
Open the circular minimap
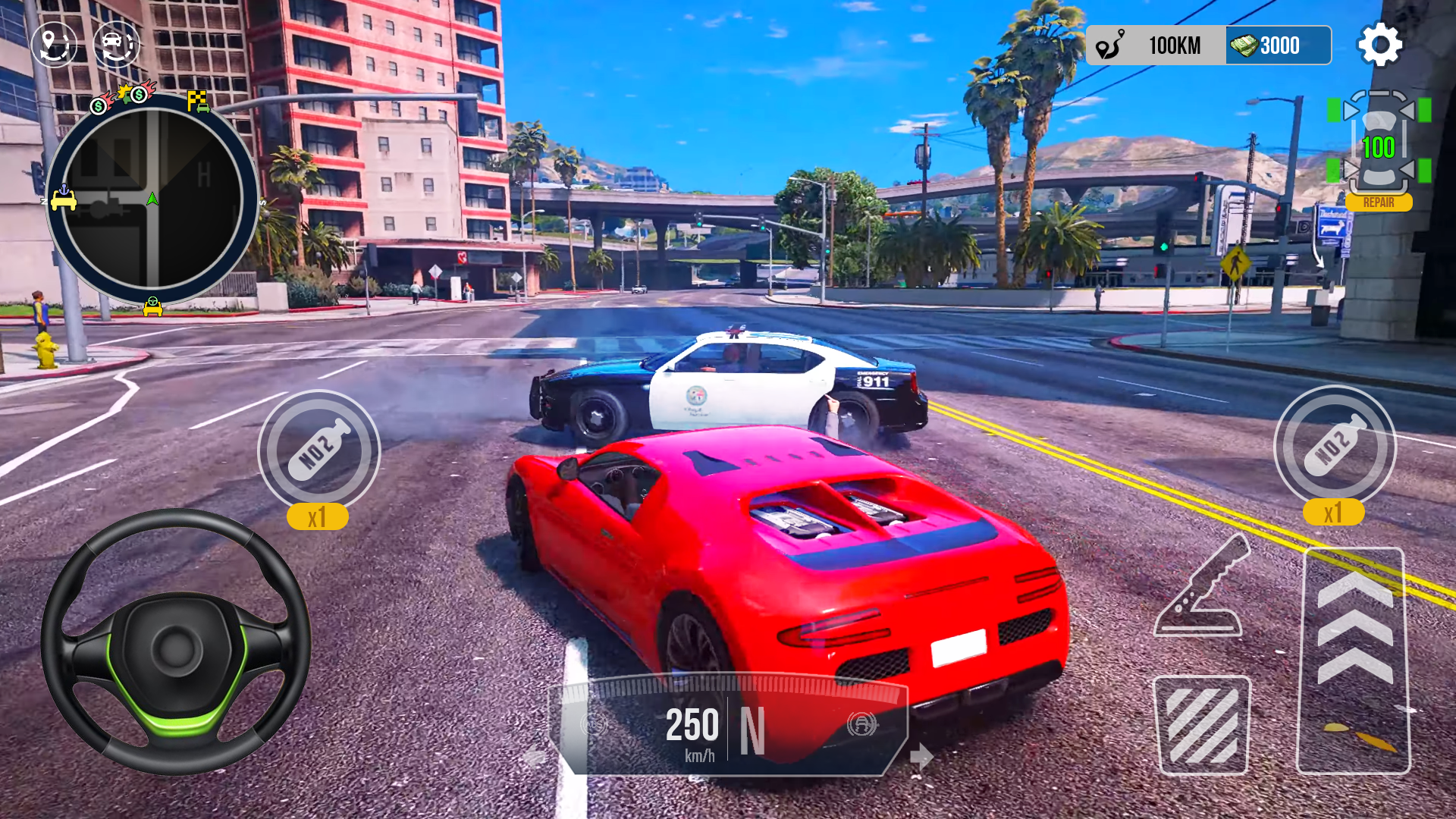(152, 199)
